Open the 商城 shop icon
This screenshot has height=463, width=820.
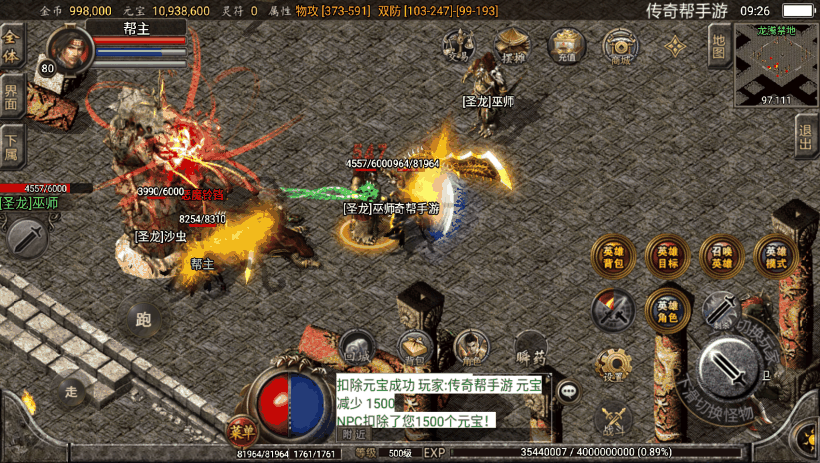(x=621, y=45)
